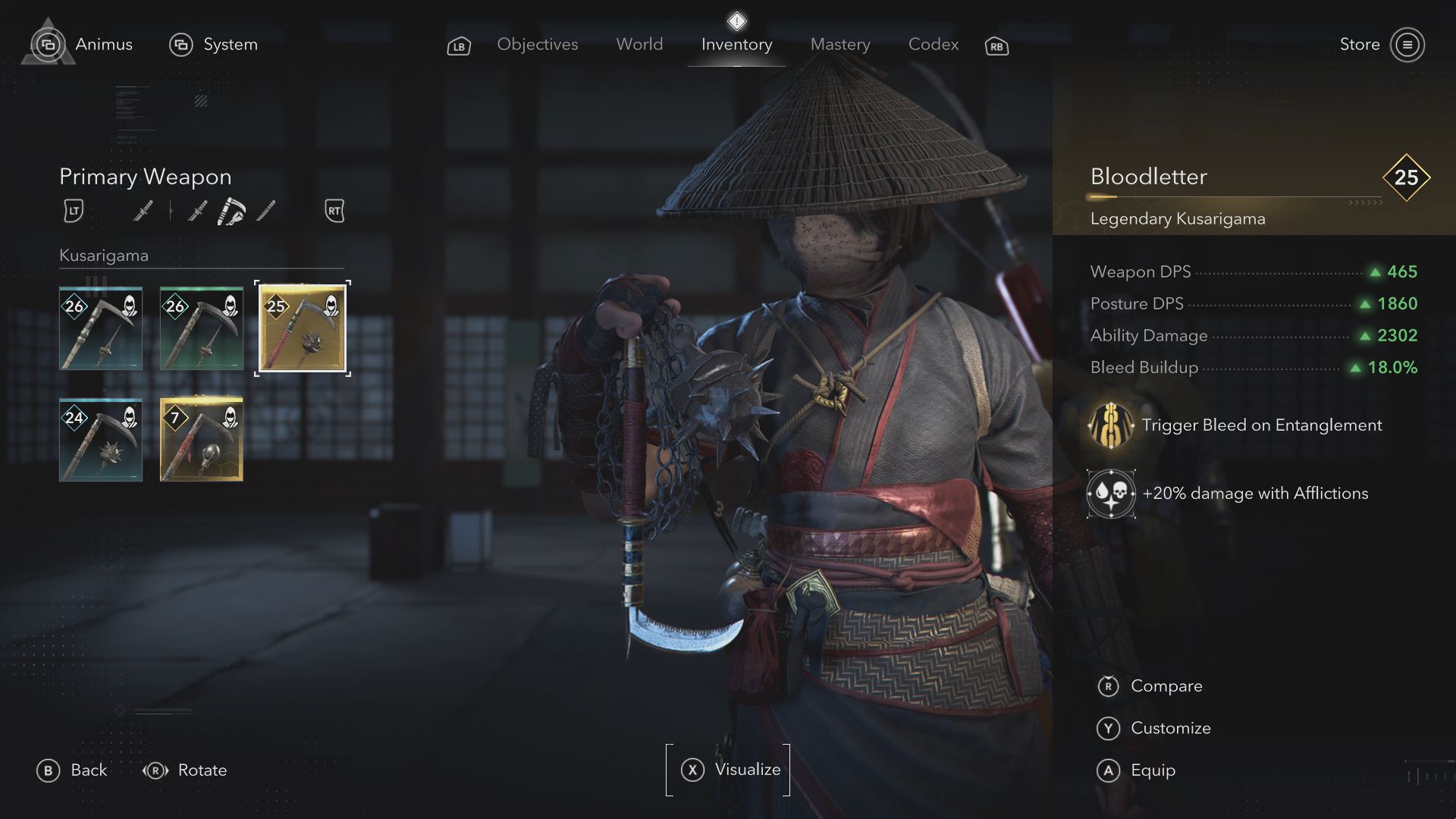Select the kusarigama weapon category icon
The image size is (1456, 819).
pyautogui.click(x=231, y=211)
